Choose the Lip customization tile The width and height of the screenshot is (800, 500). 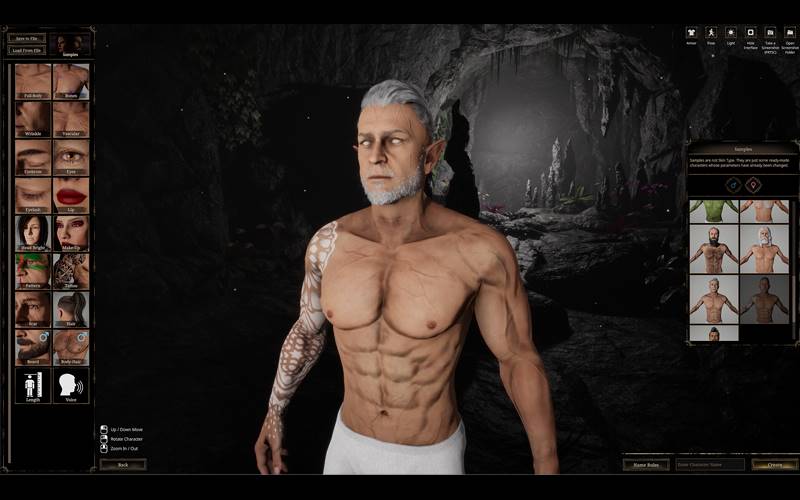pyautogui.click(x=71, y=196)
